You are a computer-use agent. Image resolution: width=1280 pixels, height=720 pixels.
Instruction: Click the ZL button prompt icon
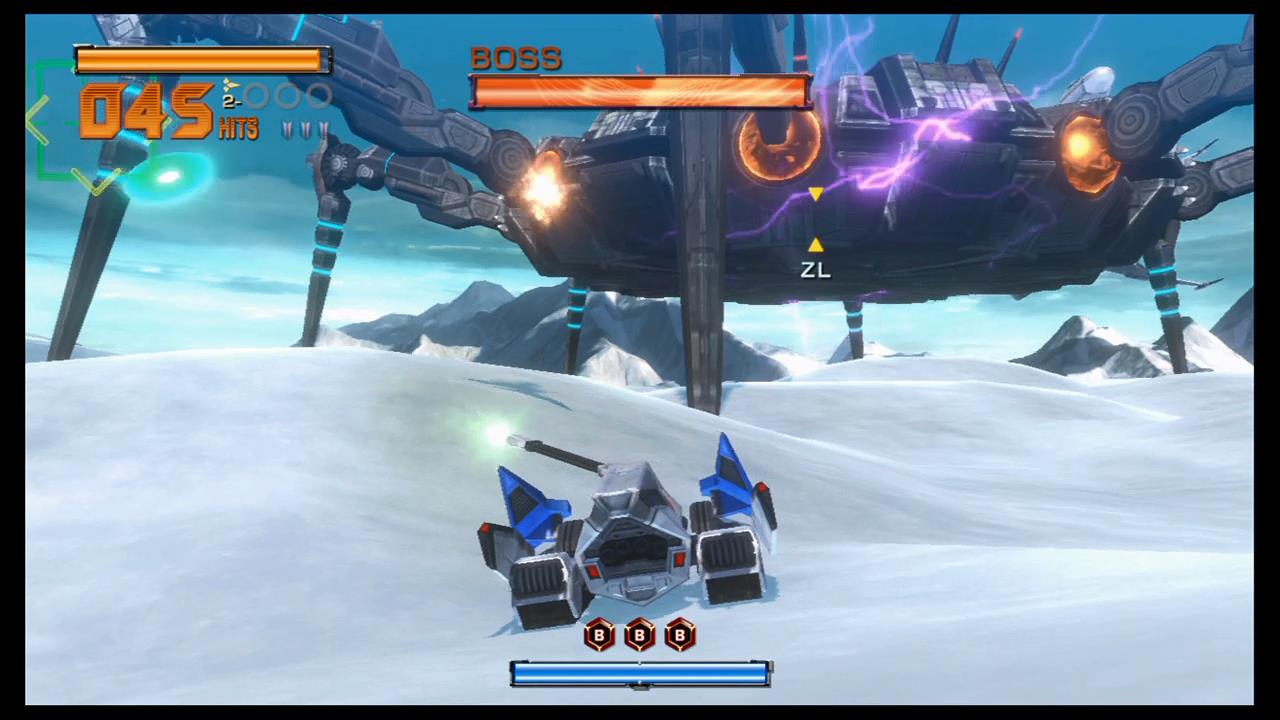point(814,270)
